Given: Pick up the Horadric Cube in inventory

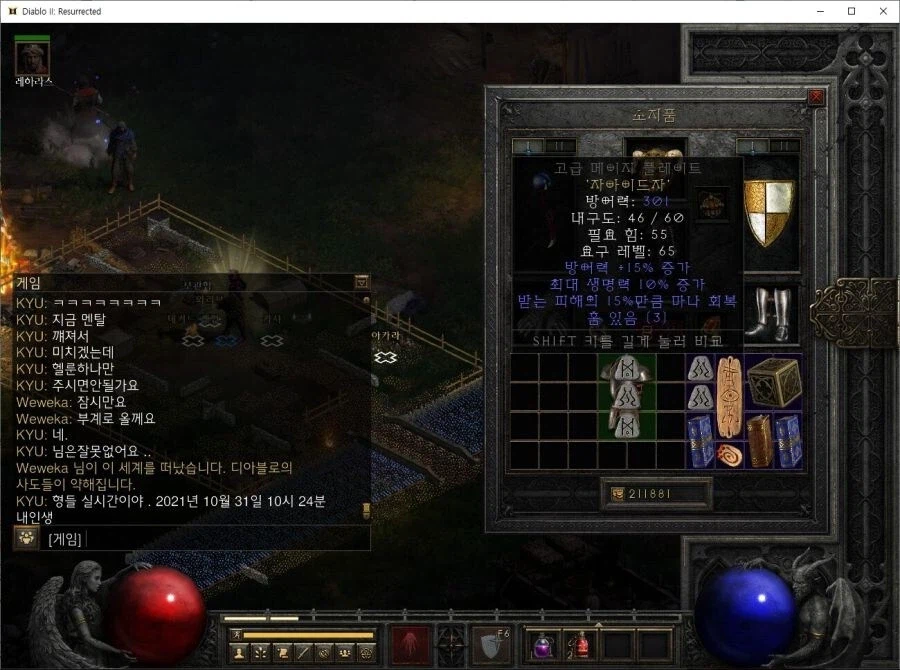Looking at the screenshot, I should click(773, 381).
